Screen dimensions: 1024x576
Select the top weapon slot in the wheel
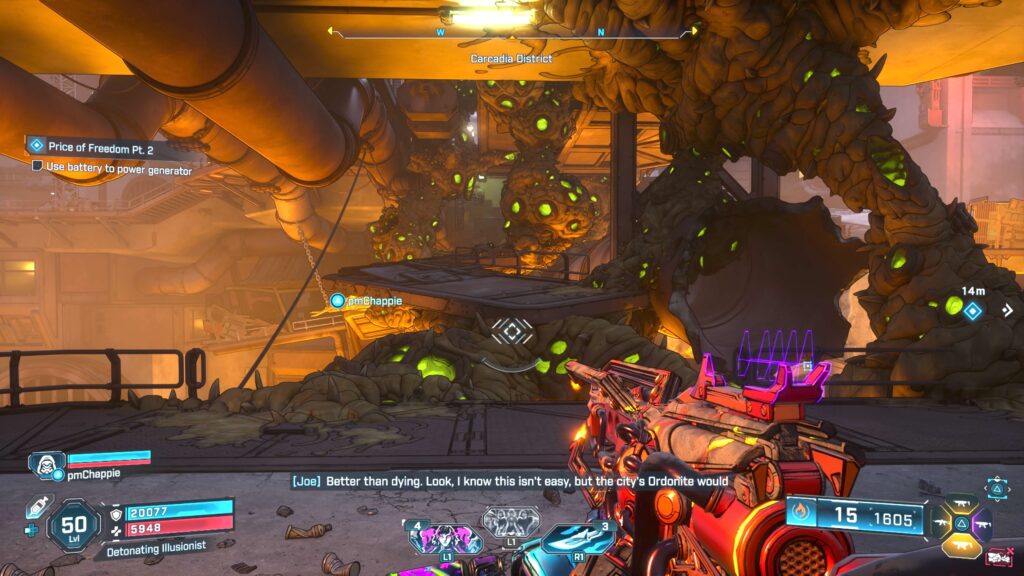tap(960, 502)
